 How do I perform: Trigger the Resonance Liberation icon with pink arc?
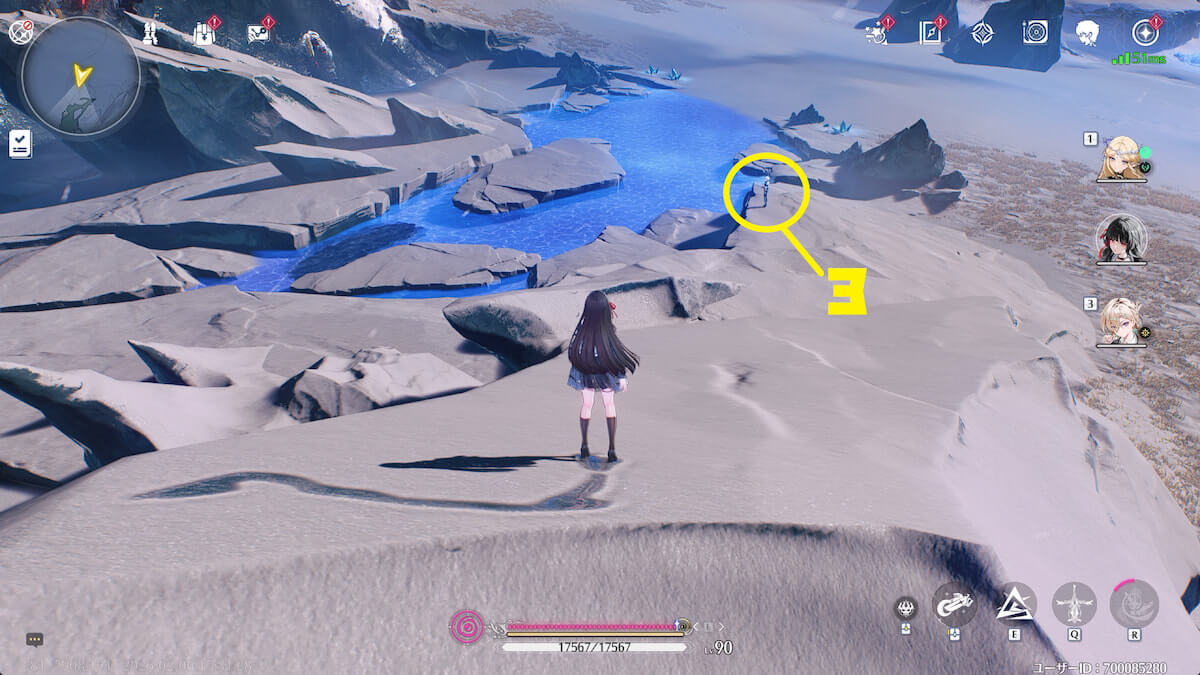point(1134,604)
